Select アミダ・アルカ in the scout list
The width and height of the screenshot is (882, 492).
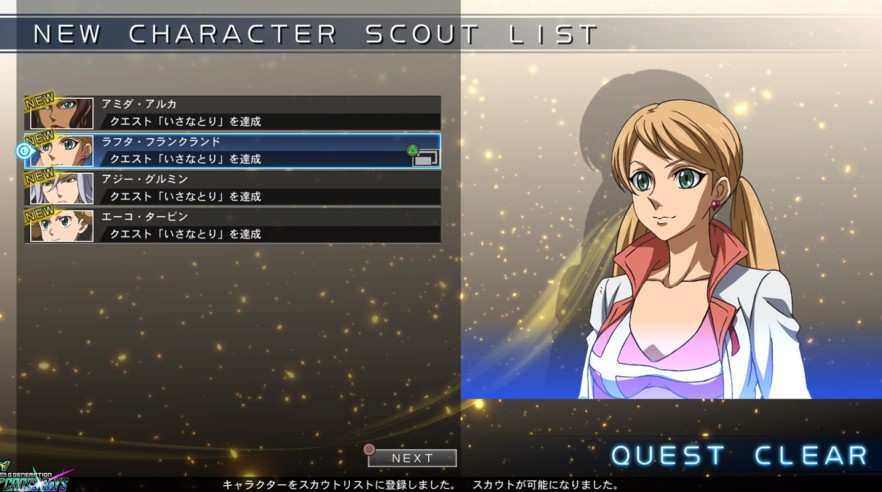pyautogui.click(x=233, y=112)
